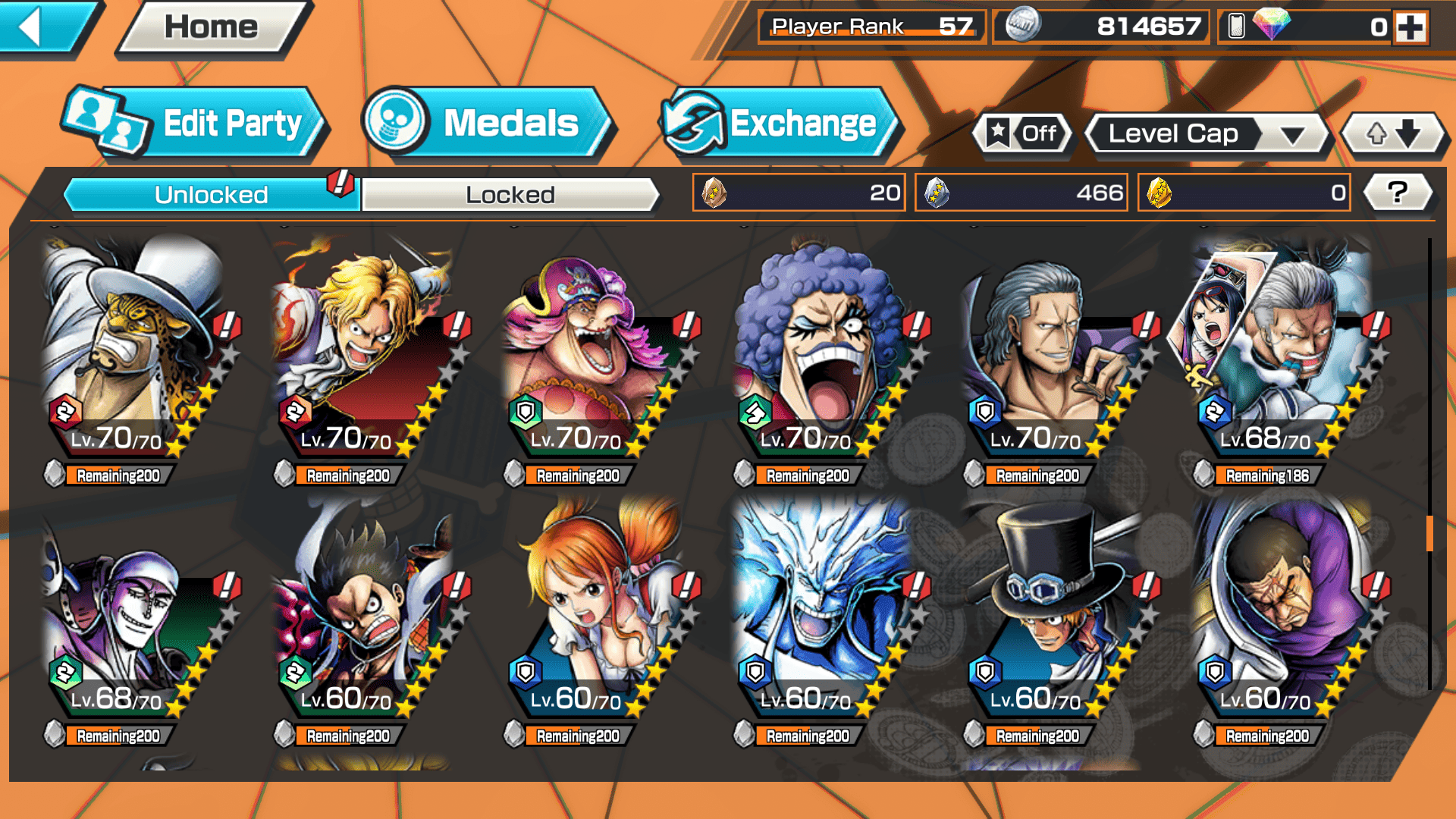
Task: Open the question mark help
Action: [1398, 193]
